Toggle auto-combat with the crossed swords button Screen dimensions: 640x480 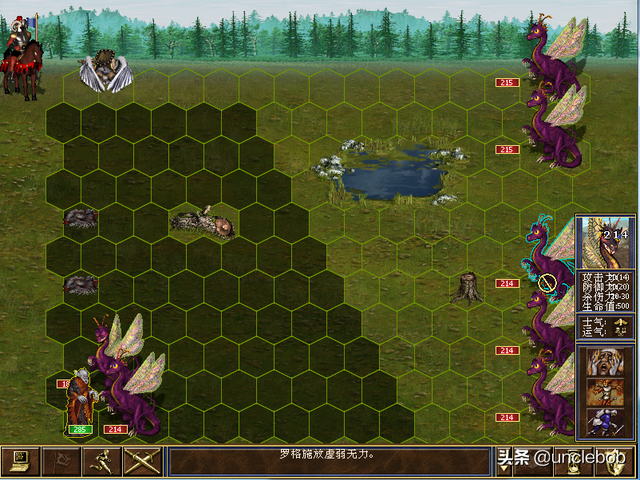pos(141,461)
